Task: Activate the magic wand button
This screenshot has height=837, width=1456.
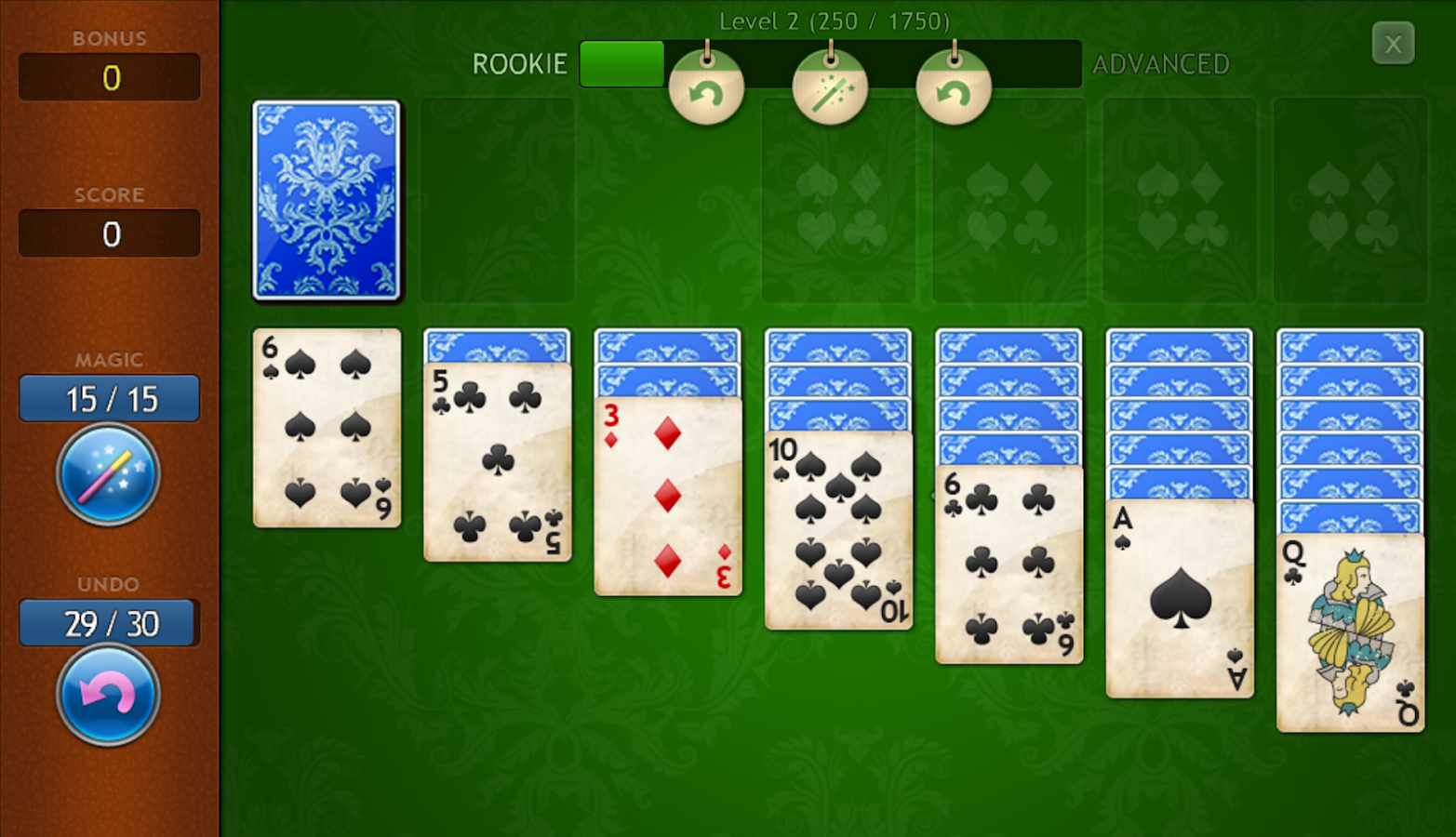Action: tap(108, 474)
